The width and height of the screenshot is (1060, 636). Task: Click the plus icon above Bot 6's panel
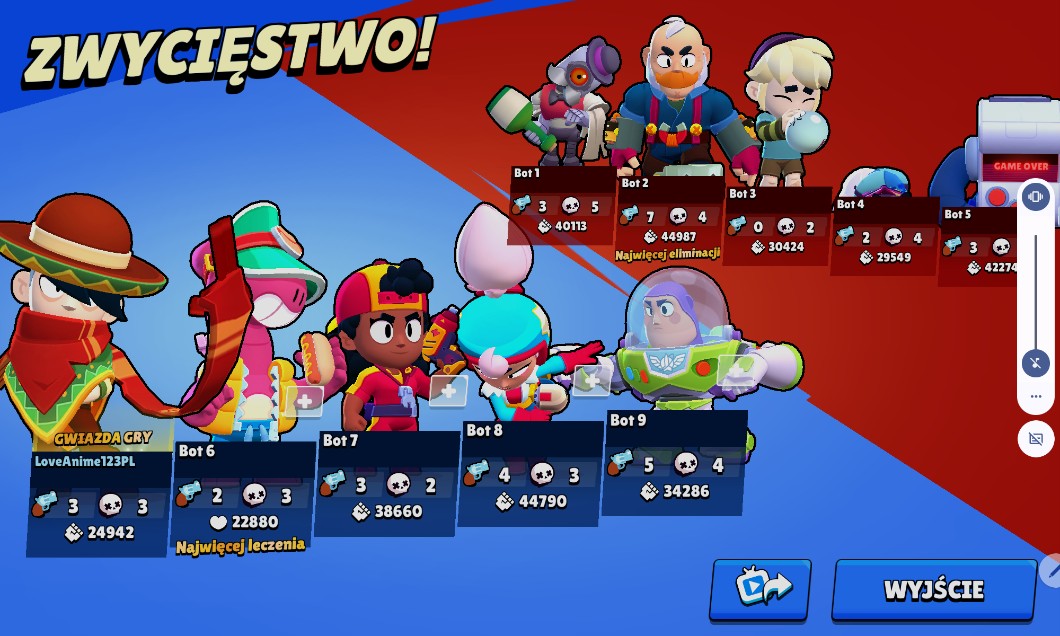(304, 401)
